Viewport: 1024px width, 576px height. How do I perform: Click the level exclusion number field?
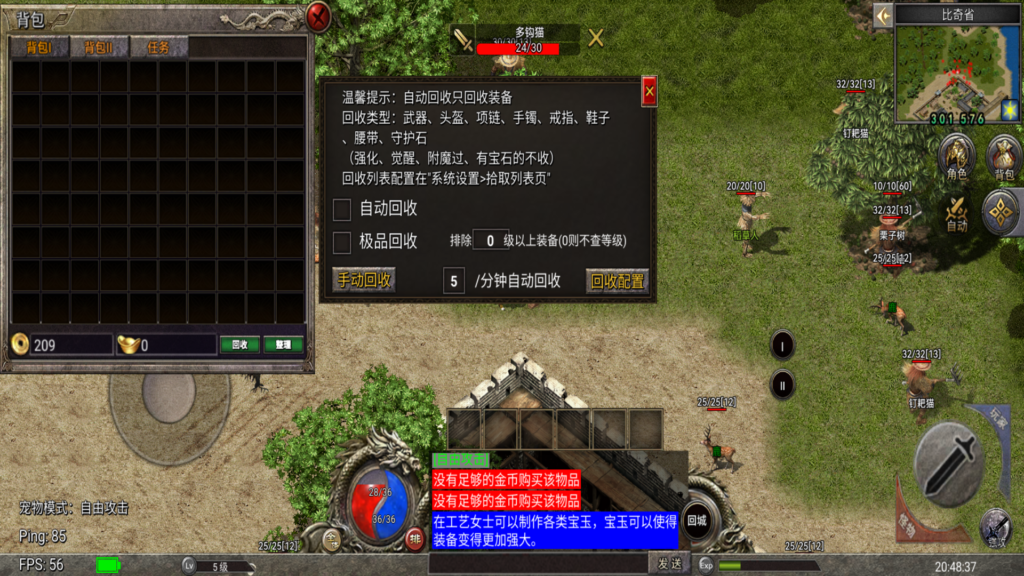pyautogui.click(x=490, y=241)
